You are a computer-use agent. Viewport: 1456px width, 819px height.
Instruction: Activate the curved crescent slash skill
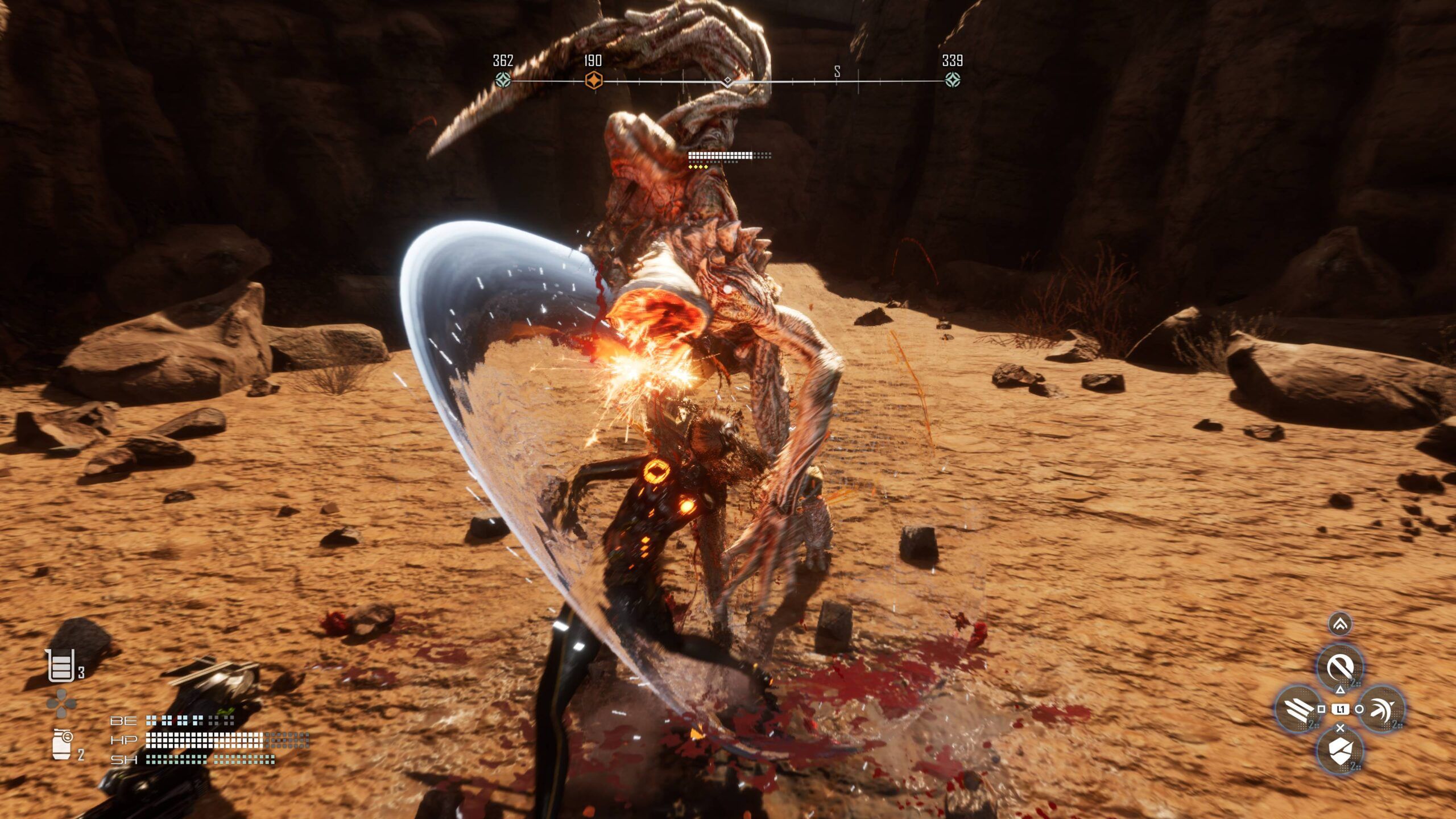(1381, 709)
